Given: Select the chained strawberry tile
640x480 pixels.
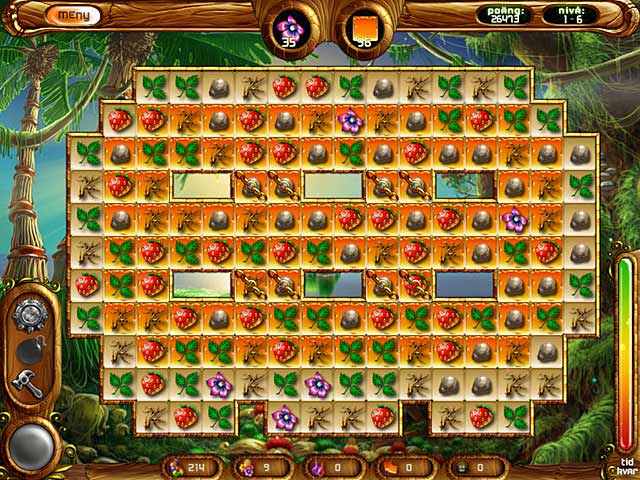Looking at the screenshot, I should point(415,285).
